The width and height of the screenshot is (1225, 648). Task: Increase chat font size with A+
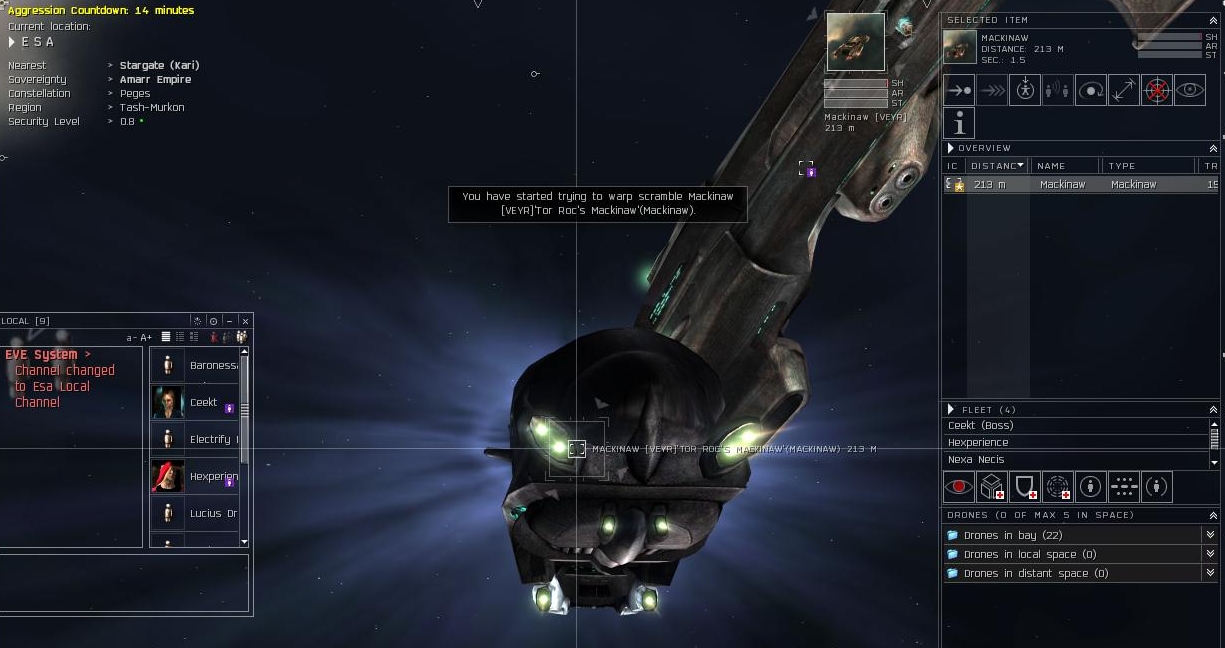pyautogui.click(x=146, y=338)
